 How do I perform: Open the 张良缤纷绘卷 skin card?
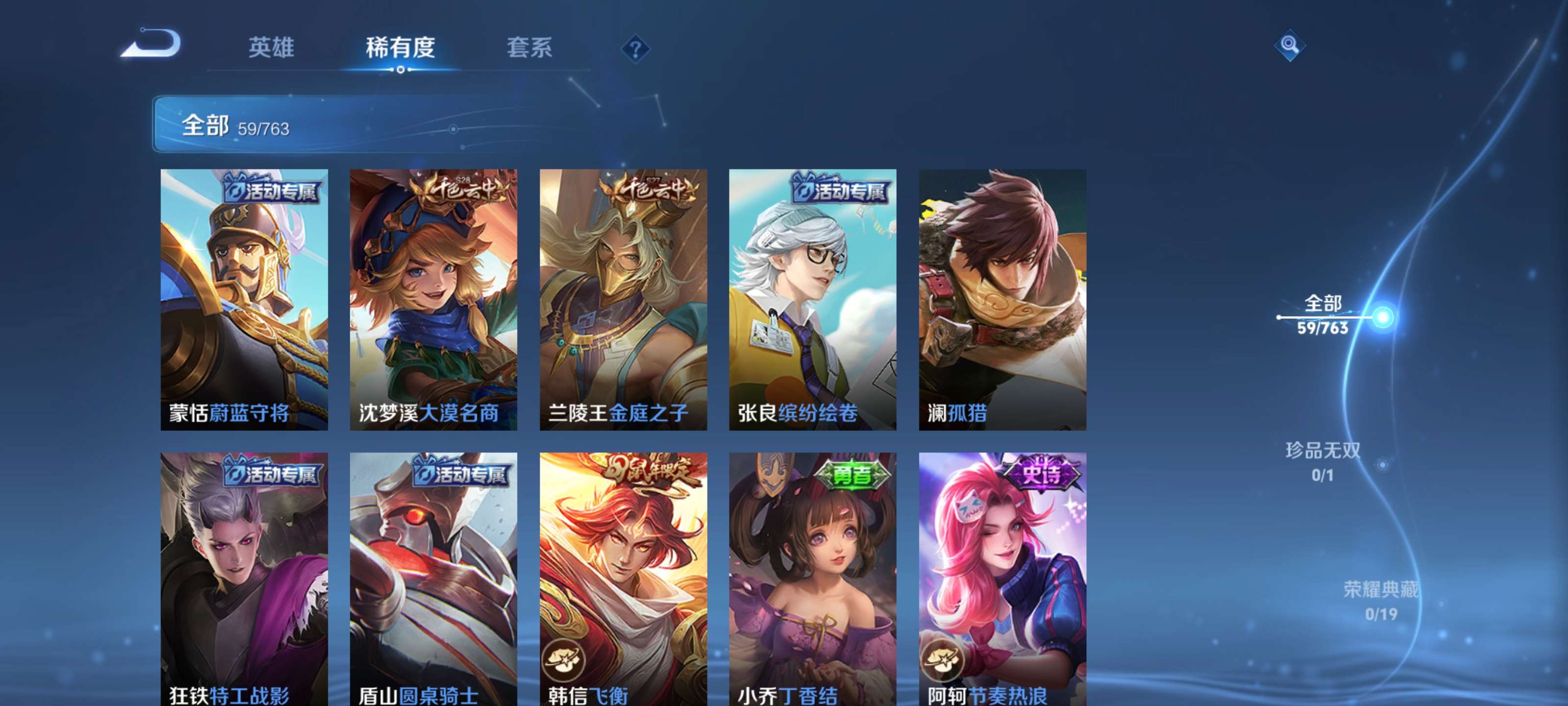812,299
